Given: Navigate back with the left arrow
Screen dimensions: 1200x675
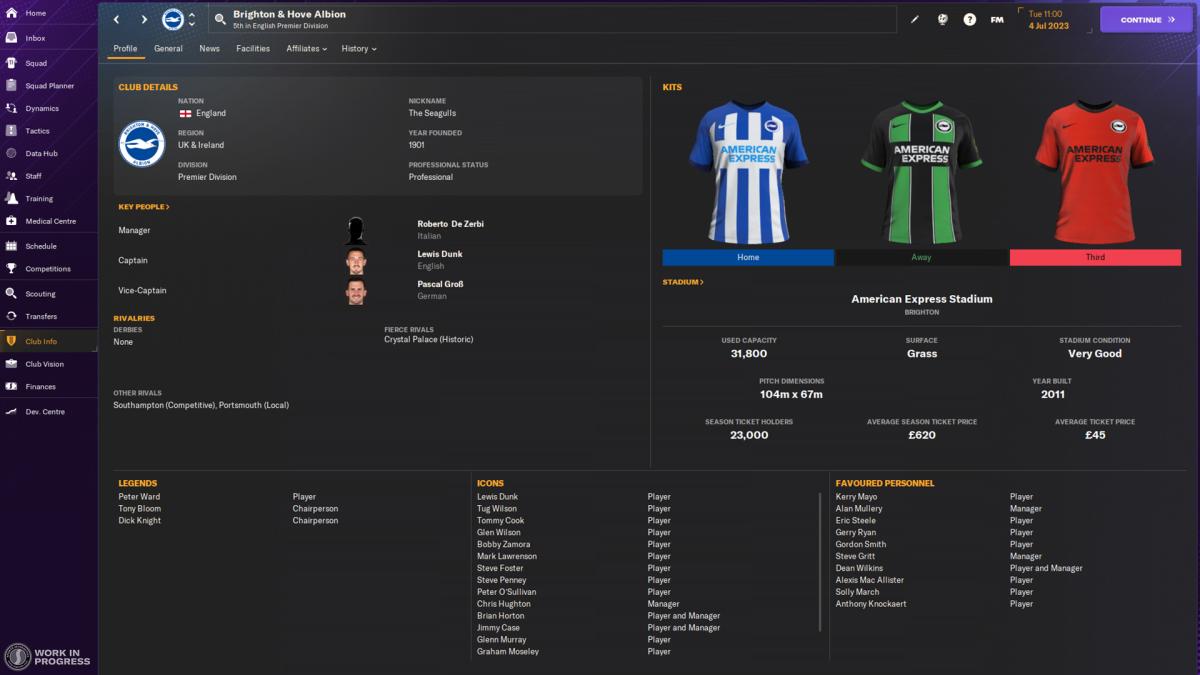Looking at the screenshot, I should coord(116,19).
